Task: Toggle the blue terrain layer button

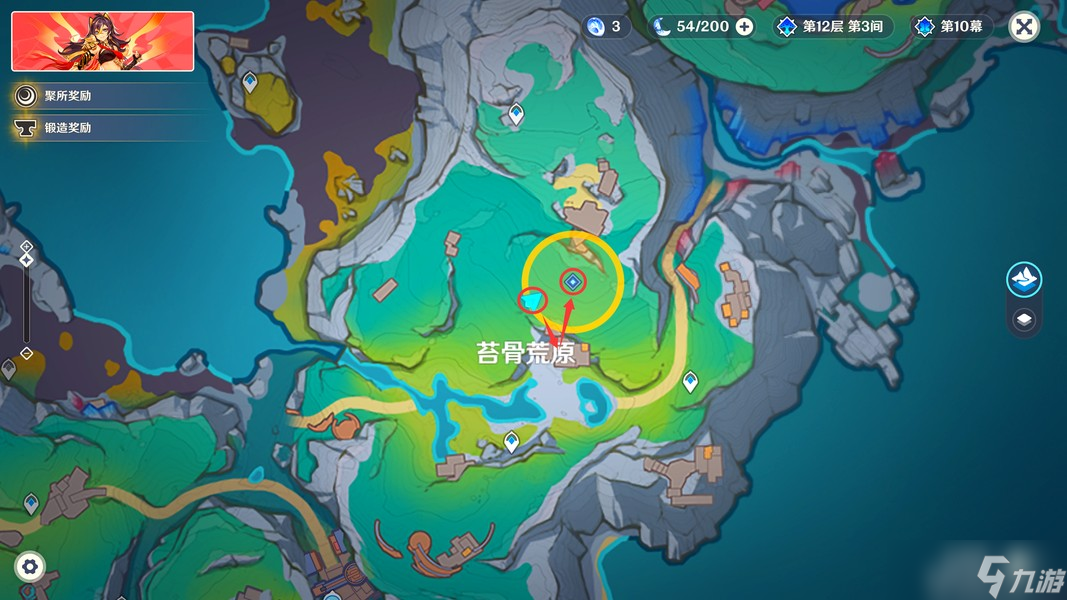Action: coord(1024,280)
